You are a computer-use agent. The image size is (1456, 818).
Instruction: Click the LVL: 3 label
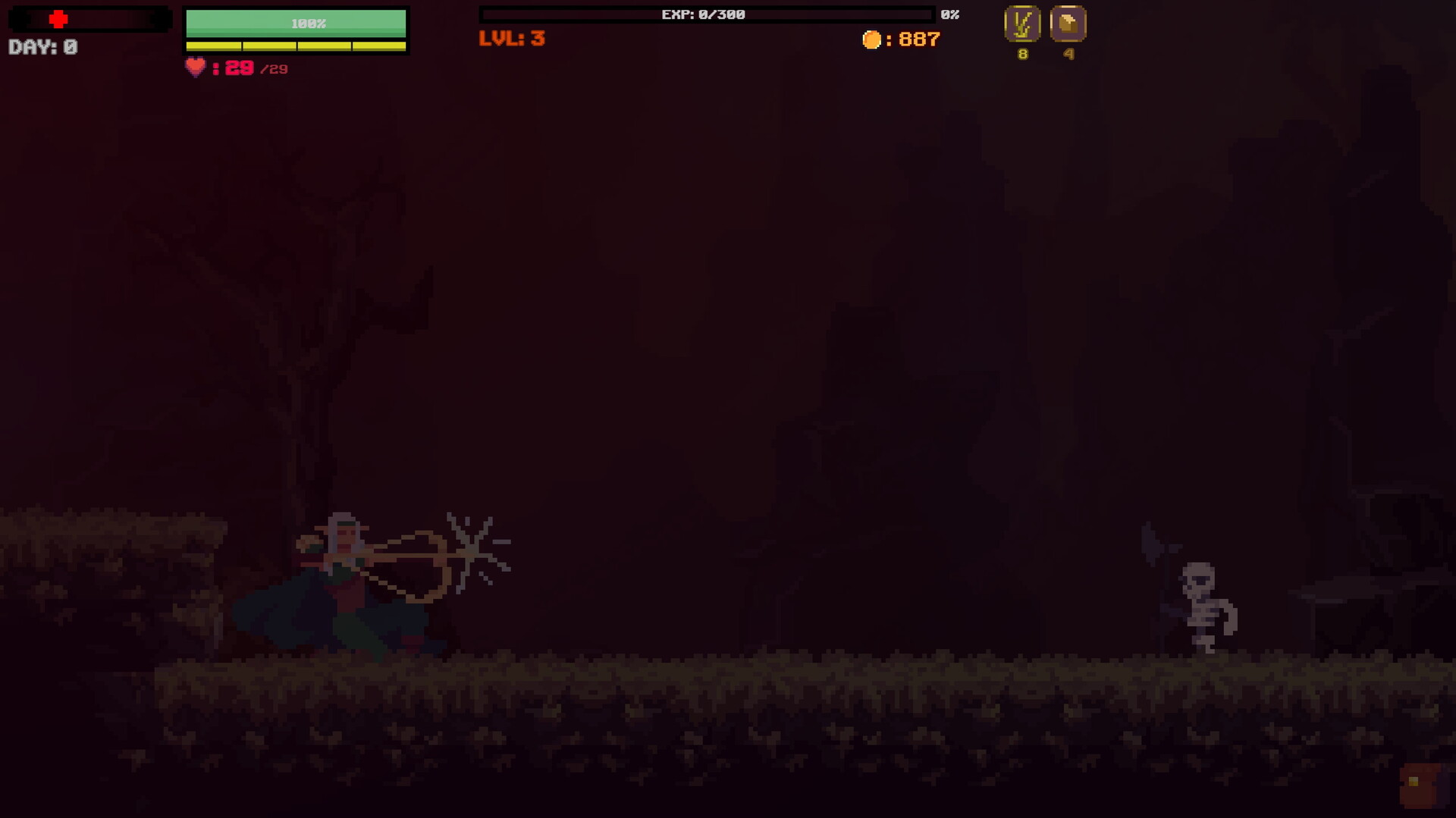tap(511, 40)
